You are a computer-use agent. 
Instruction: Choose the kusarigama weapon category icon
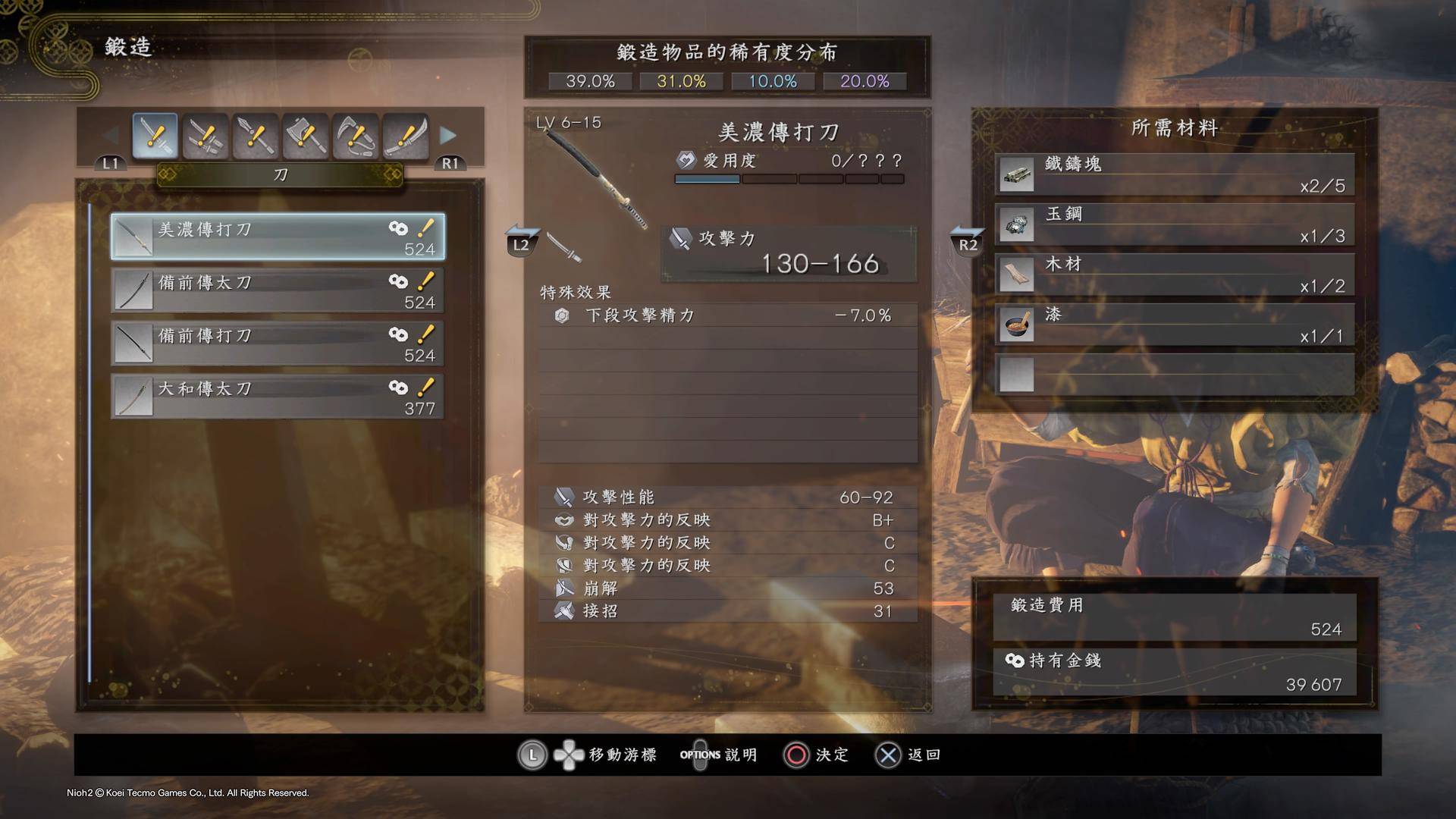coord(355,135)
